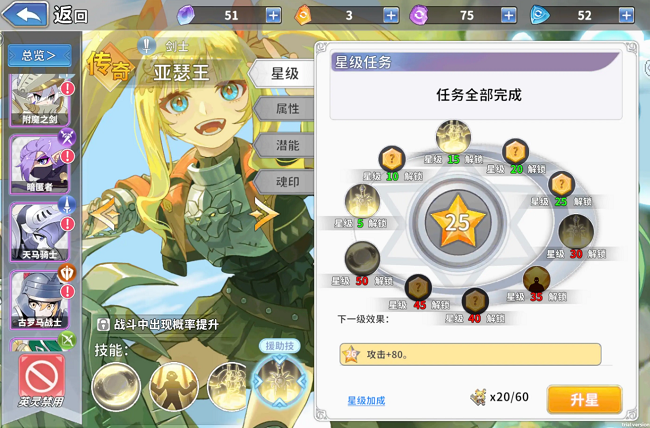Screen dimensions: 650x428
Task: Select the star level 50 unlock node
Action: [x=360, y=258]
